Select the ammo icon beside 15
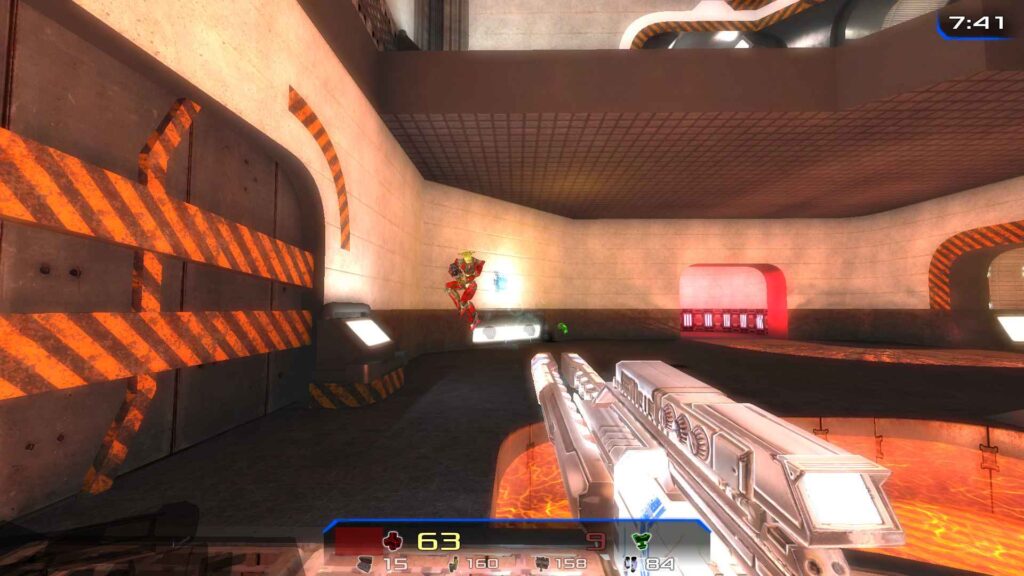This screenshot has width=1024, height=576. click(365, 564)
